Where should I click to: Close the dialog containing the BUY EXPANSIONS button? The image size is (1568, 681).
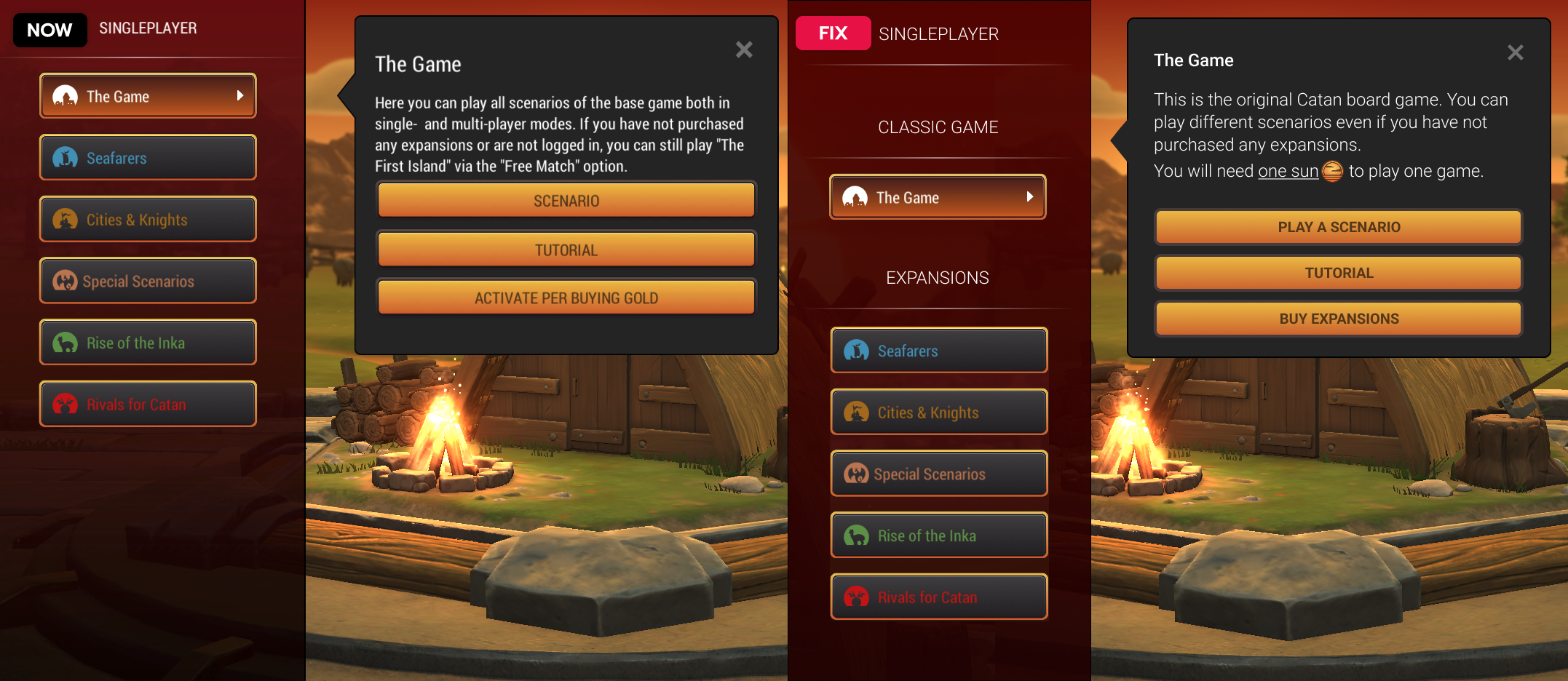point(1515,52)
